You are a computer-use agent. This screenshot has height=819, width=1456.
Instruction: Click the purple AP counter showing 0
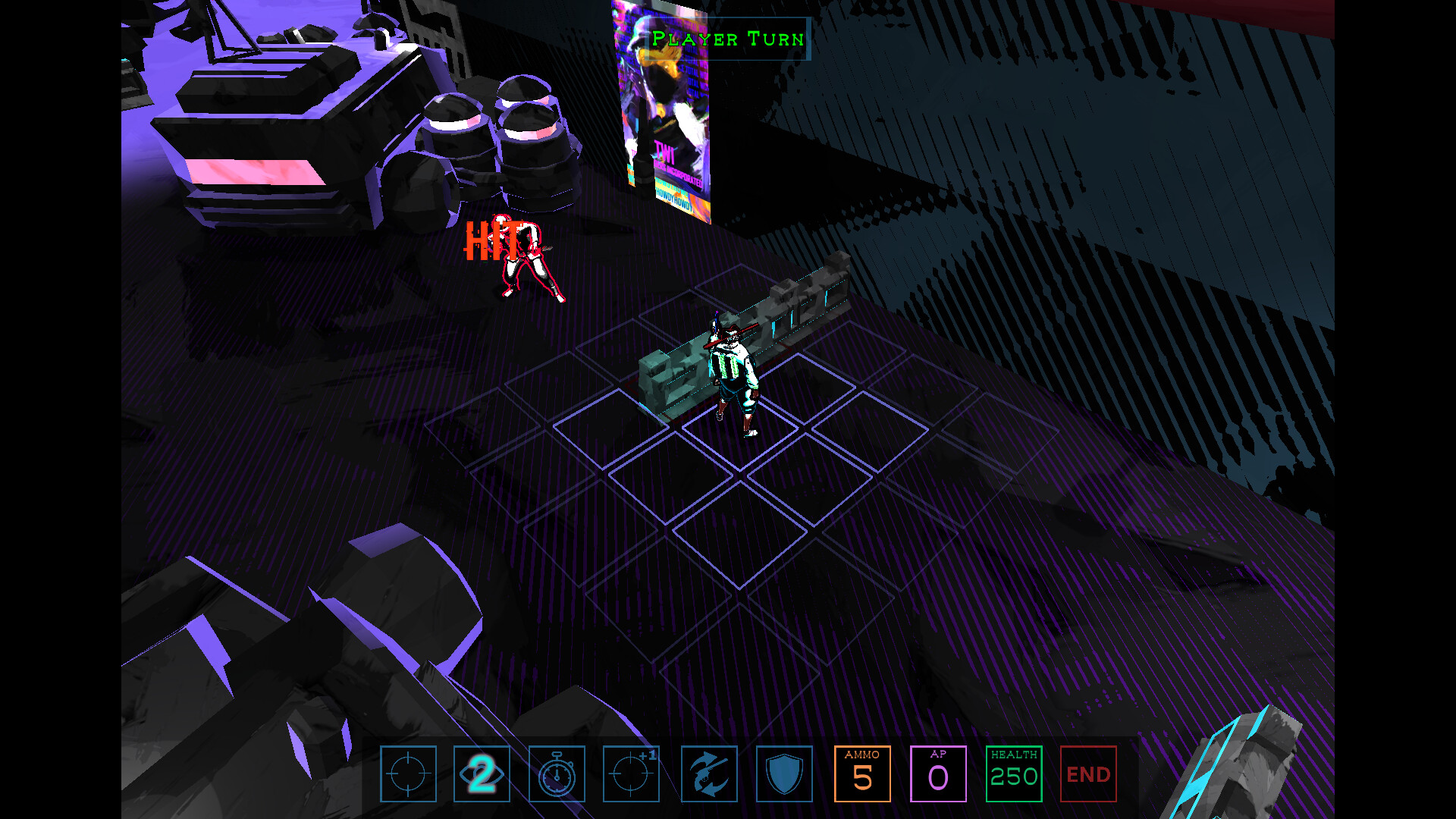tap(937, 774)
